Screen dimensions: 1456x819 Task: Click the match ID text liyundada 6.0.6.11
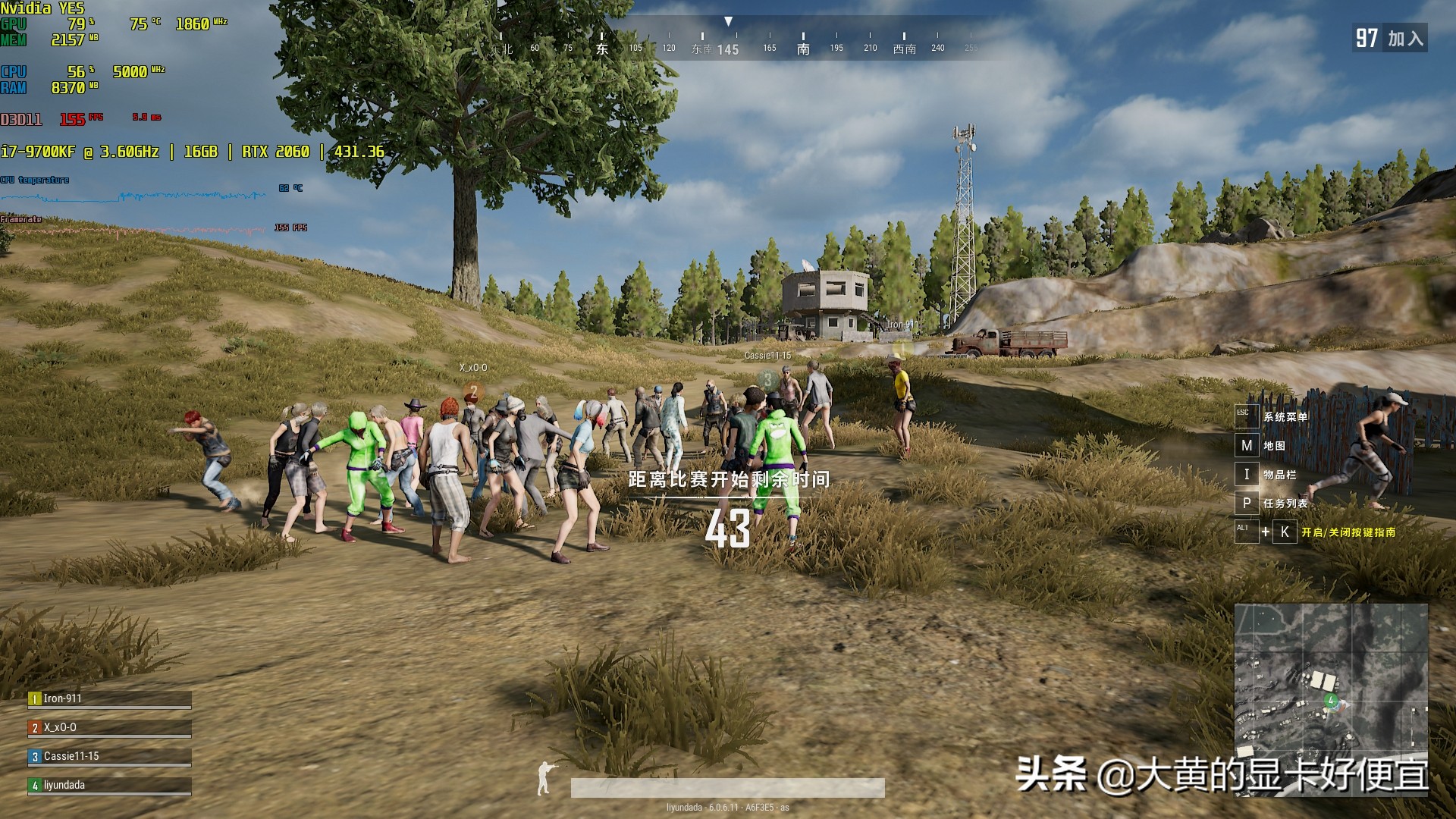pyautogui.click(x=726, y=808)
